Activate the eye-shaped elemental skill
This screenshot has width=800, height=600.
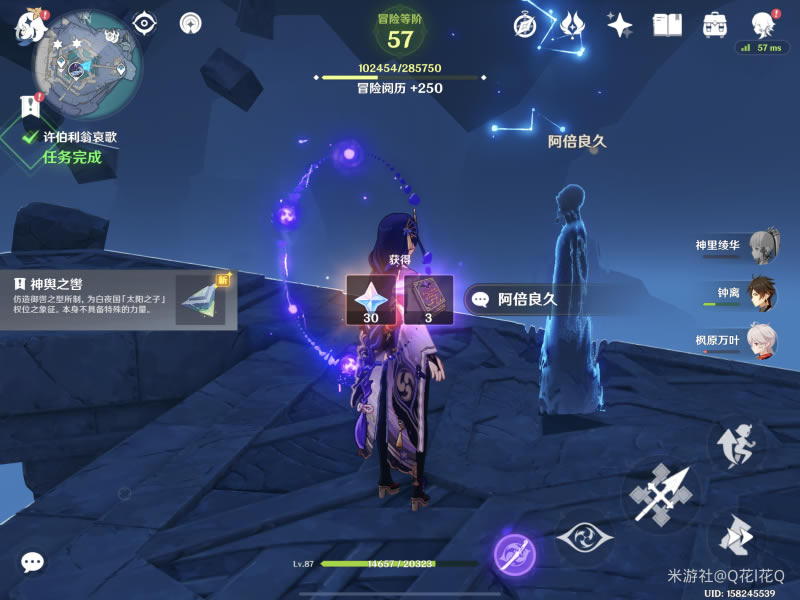coord(584,538)
